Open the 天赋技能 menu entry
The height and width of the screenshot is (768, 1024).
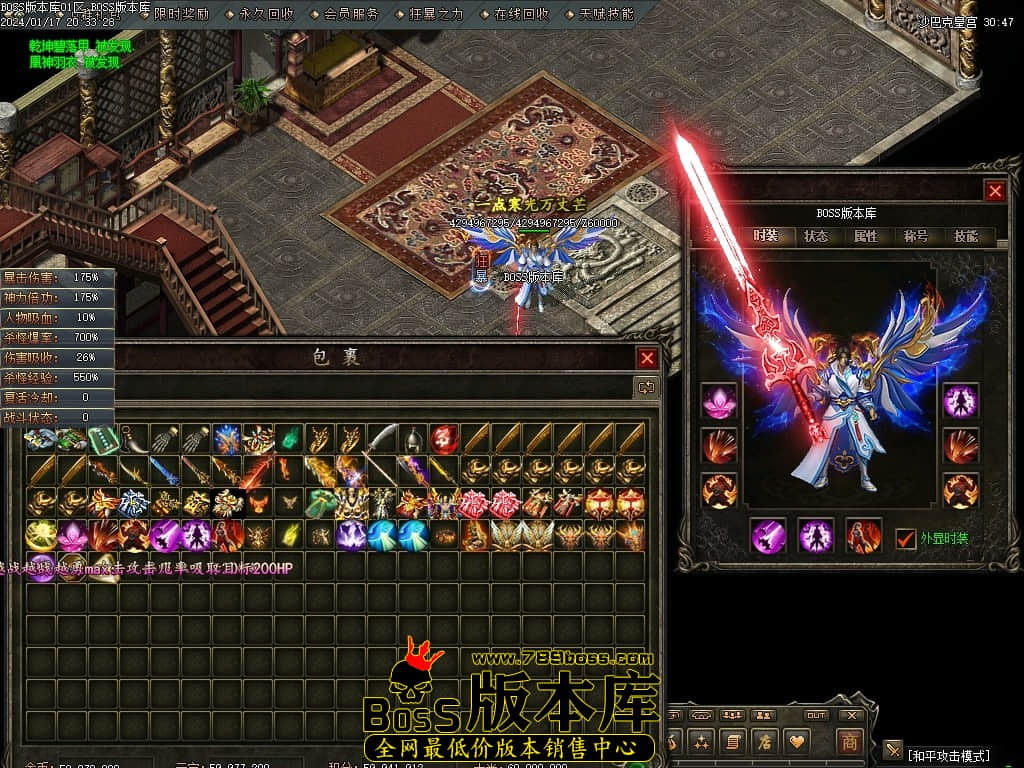click(606, 14)
